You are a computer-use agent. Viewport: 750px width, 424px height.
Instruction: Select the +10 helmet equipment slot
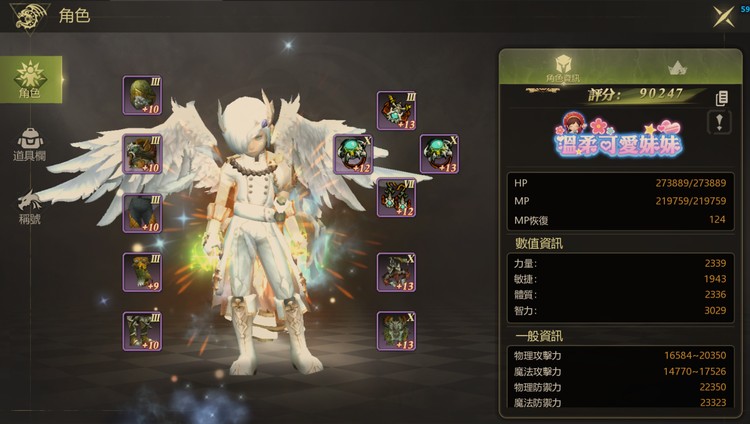click(142, 95)
